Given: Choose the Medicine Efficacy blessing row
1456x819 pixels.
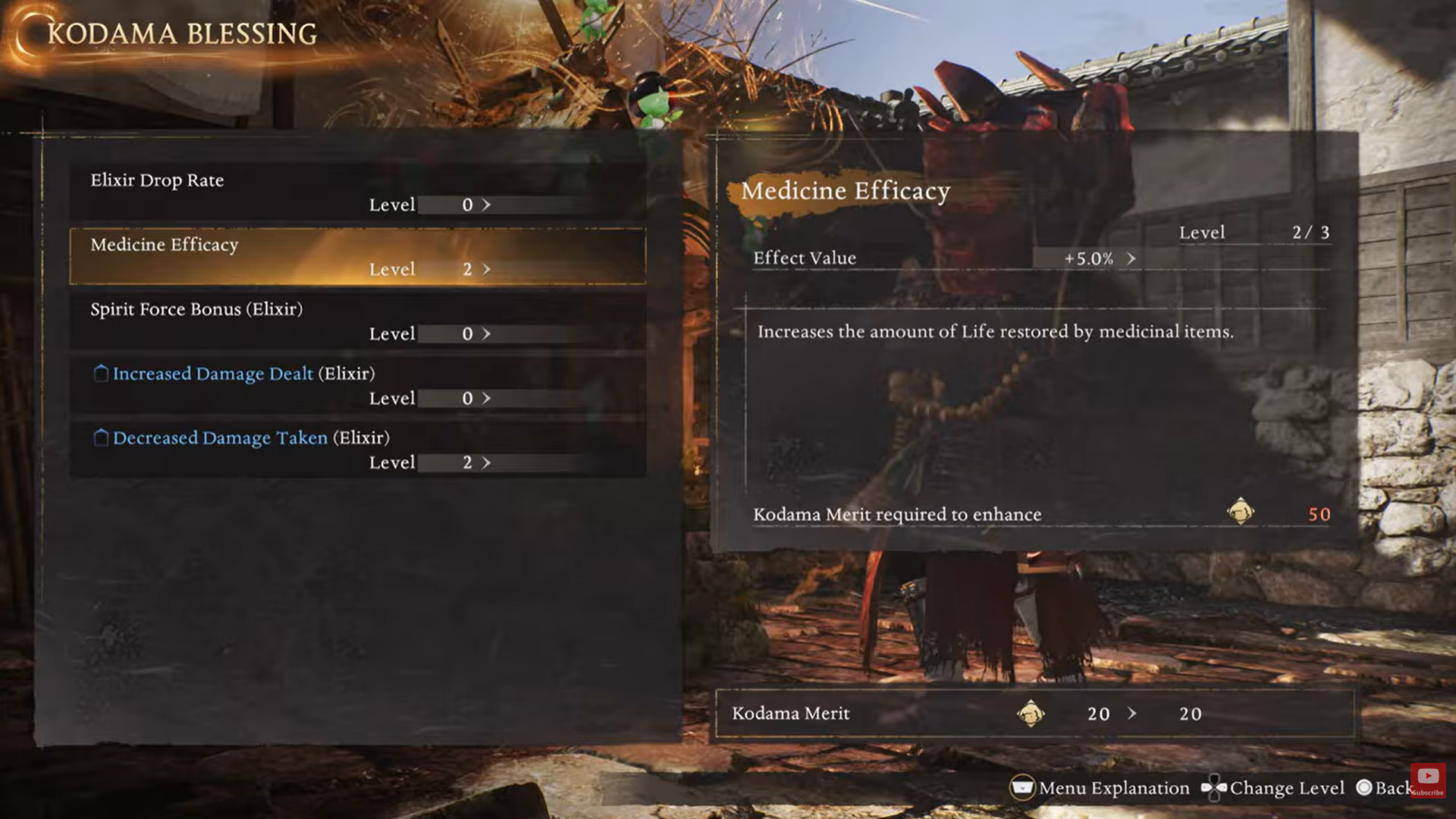Looking at the screenshot, I should pos(357,256).
